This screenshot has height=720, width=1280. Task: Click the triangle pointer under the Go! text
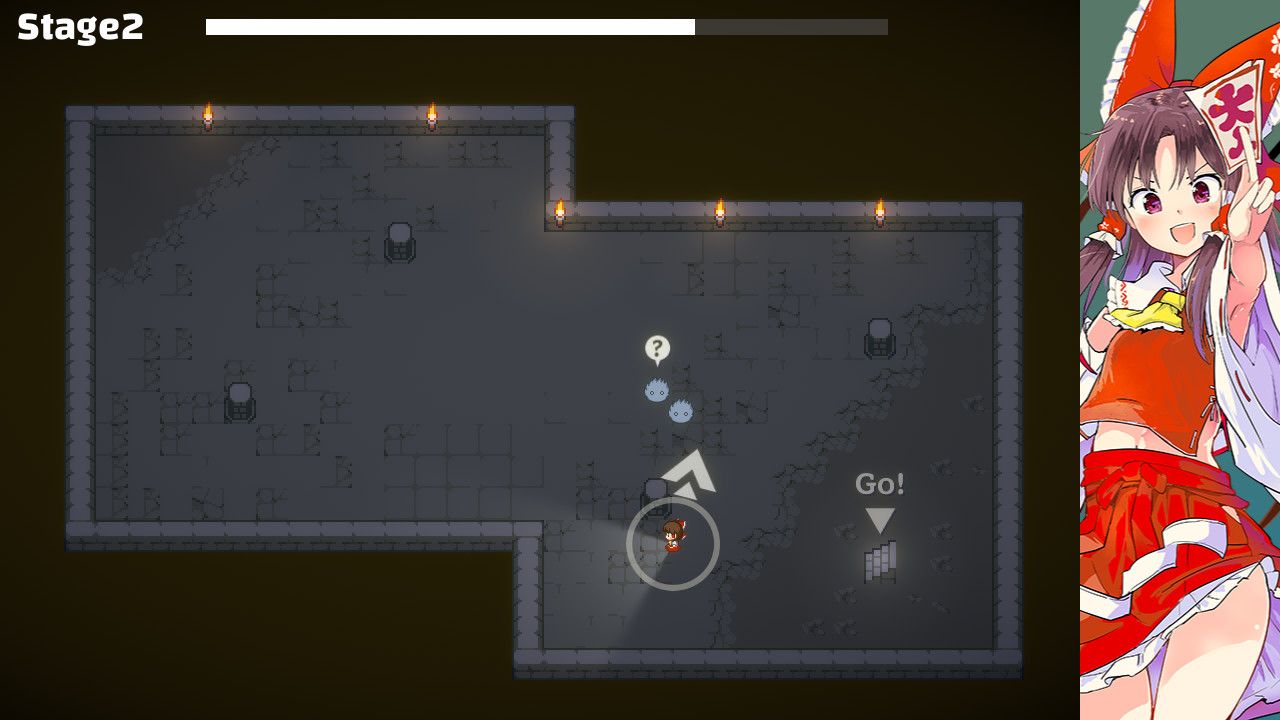(878, 518)
